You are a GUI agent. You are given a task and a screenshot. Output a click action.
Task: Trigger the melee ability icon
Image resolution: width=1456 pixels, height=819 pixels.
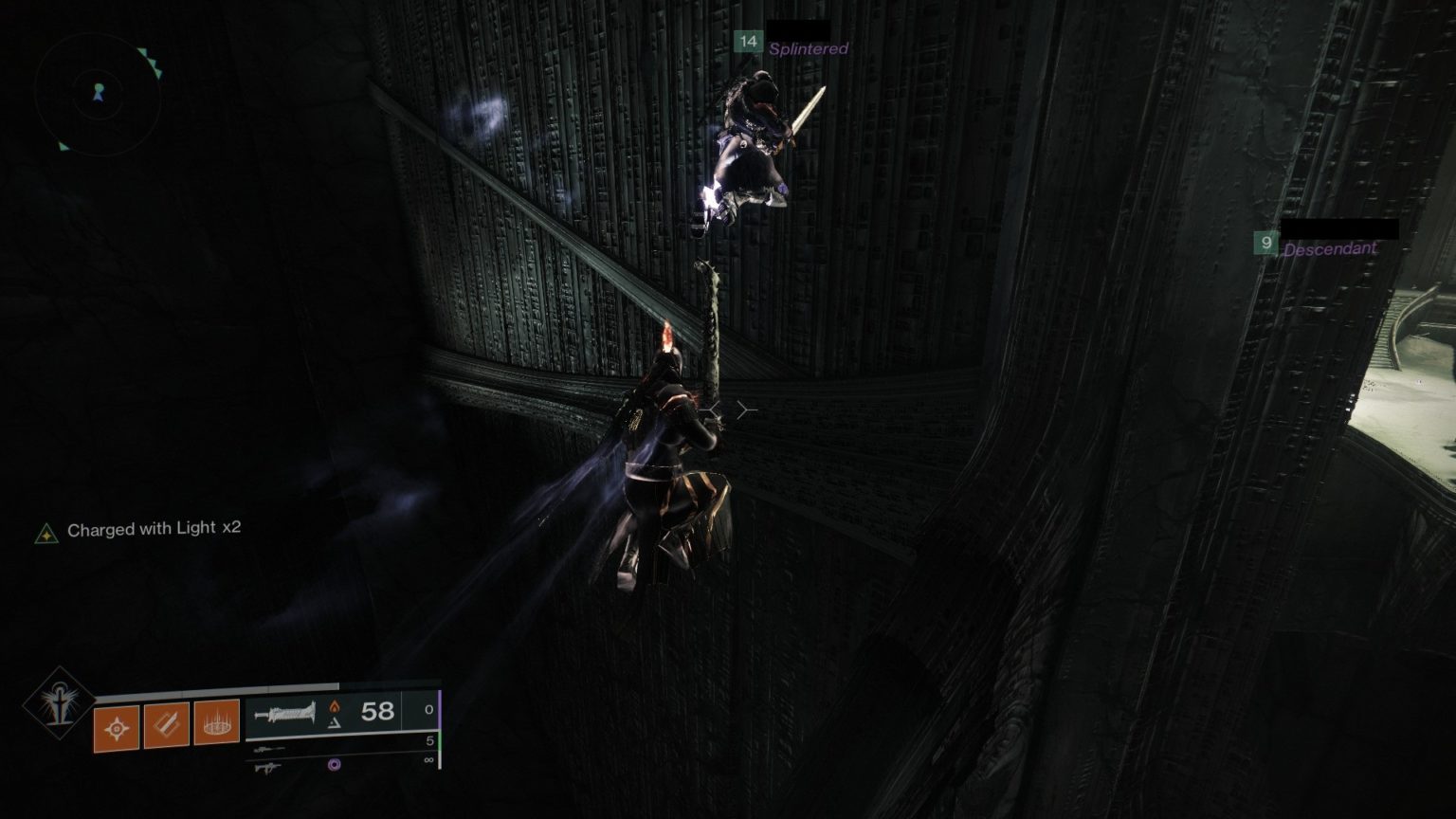click(x=166, y=727)
